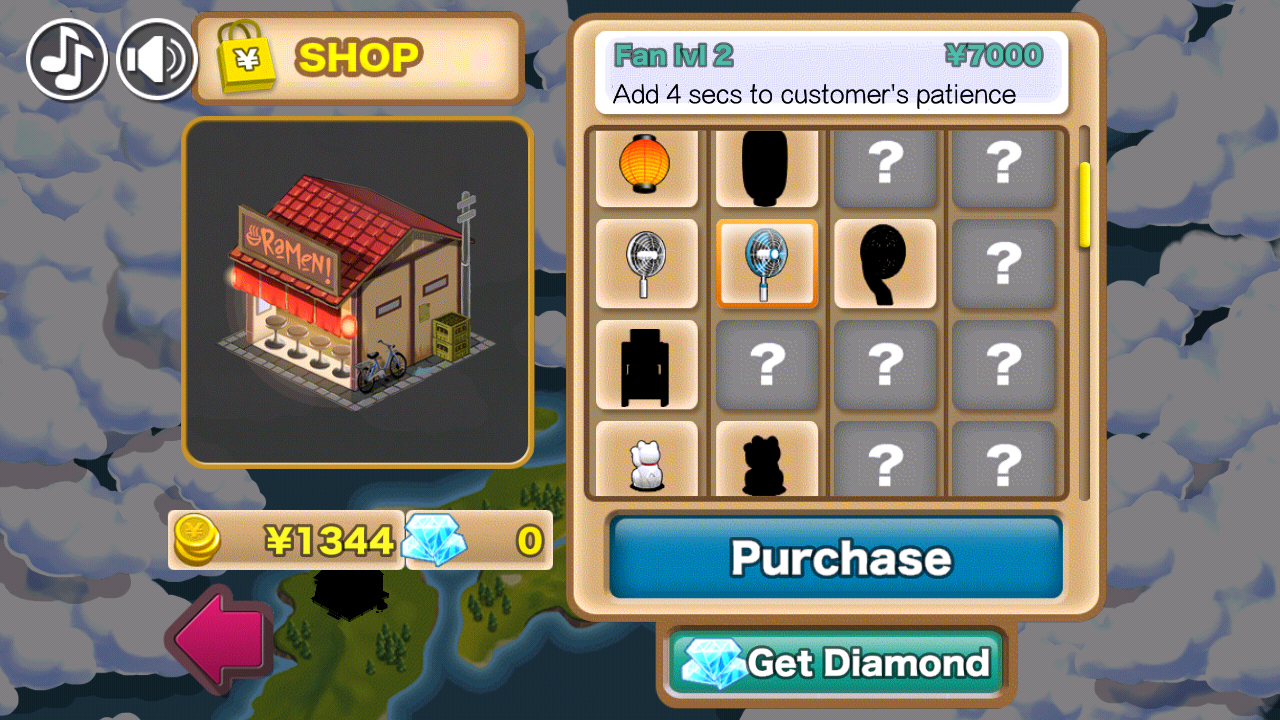Select the grey fan level 1 item
Screen dimensions: 1280x720
click(646, 264)
